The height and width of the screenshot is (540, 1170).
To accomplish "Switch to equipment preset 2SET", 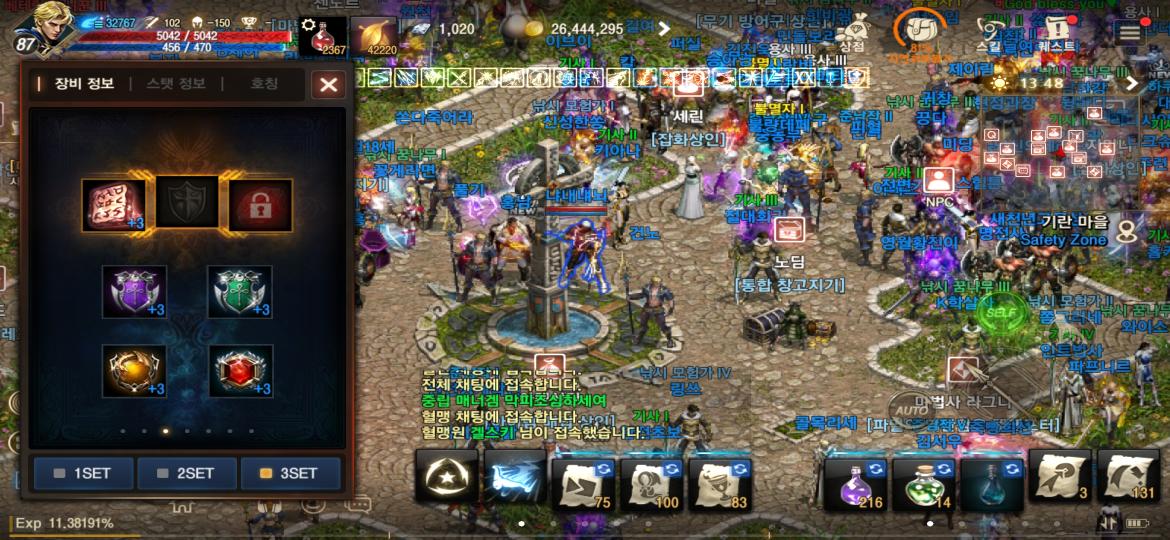I will coord(187,473).
